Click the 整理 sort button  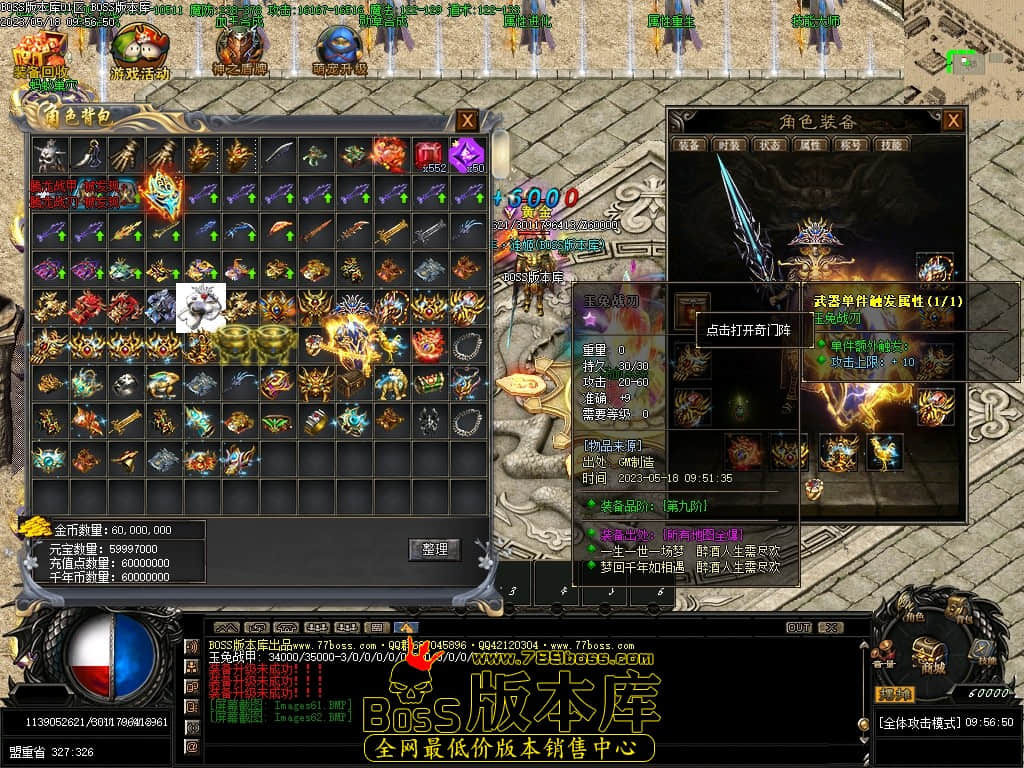click(434, 549)
